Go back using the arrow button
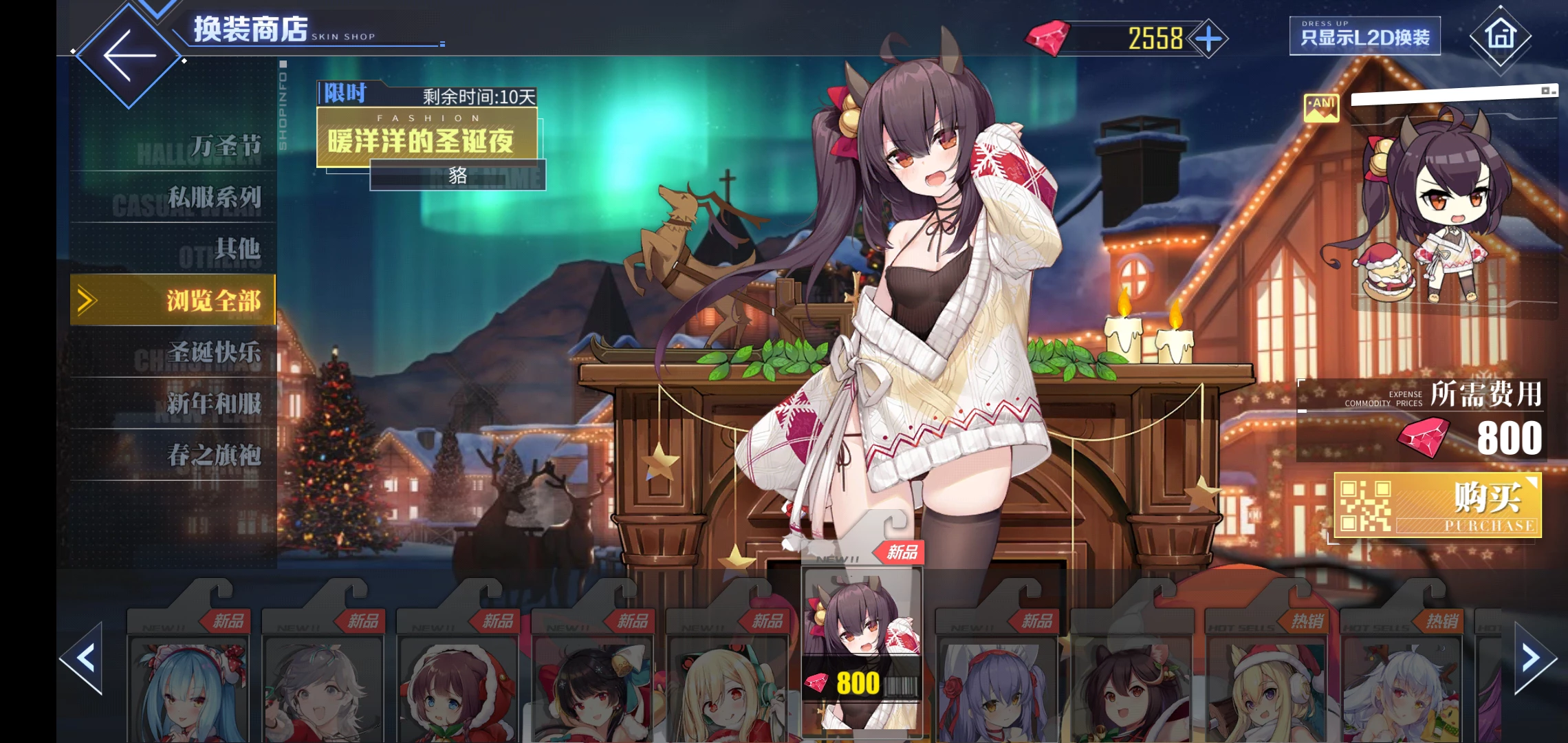Viewport: 1568px width, 743px height. 129,55
